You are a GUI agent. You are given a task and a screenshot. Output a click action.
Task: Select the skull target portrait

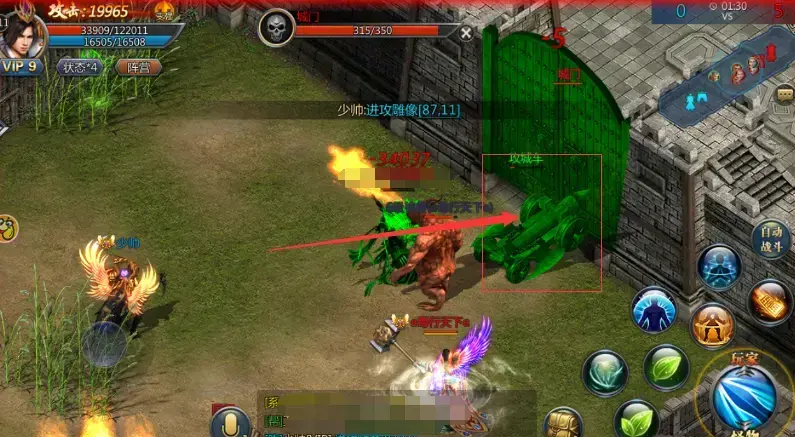275,29
